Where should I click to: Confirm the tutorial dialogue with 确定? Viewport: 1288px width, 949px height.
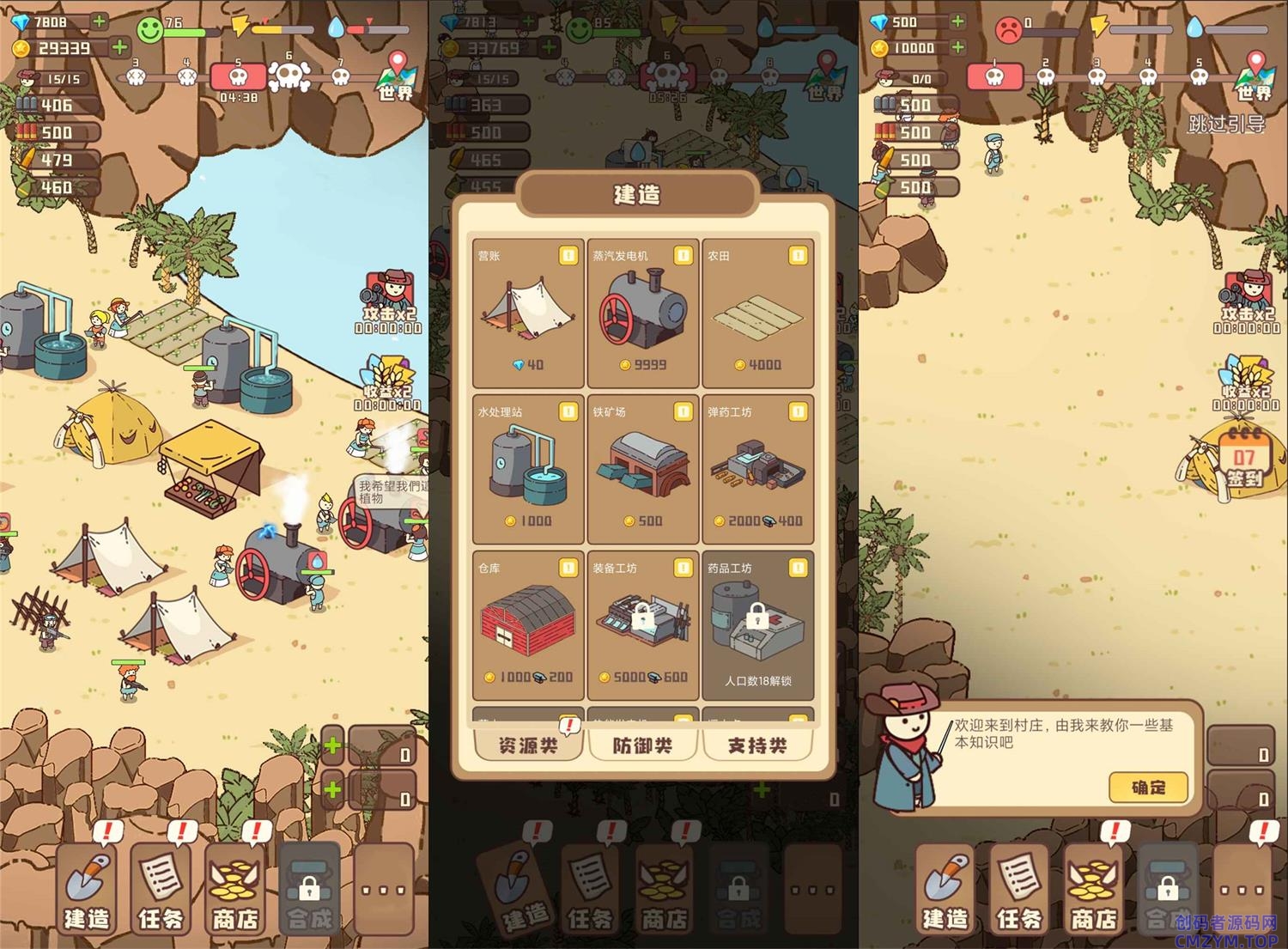click(1148, 787)
